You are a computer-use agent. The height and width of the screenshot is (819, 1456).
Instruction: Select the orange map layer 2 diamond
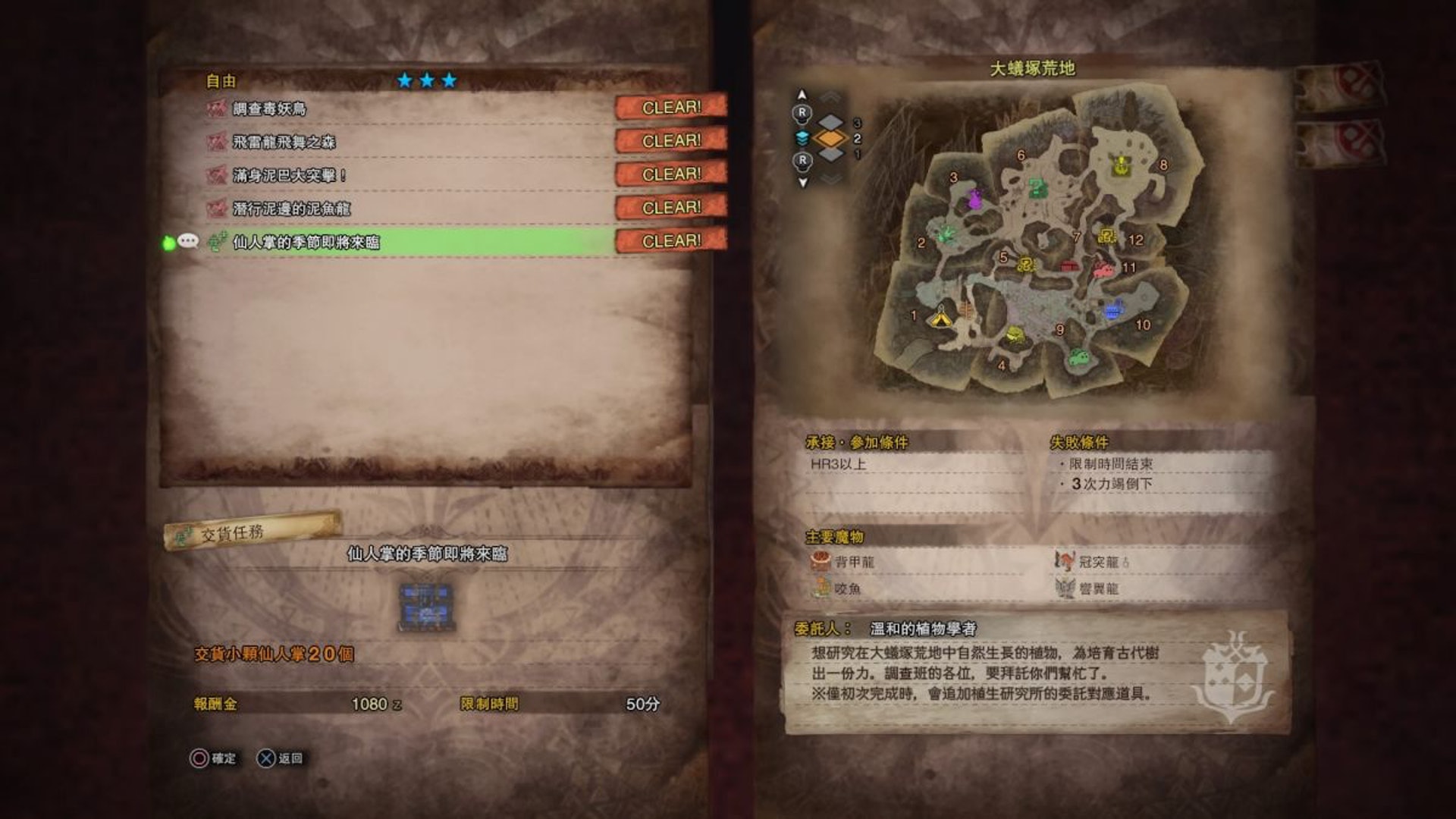(x=830, y=139)
